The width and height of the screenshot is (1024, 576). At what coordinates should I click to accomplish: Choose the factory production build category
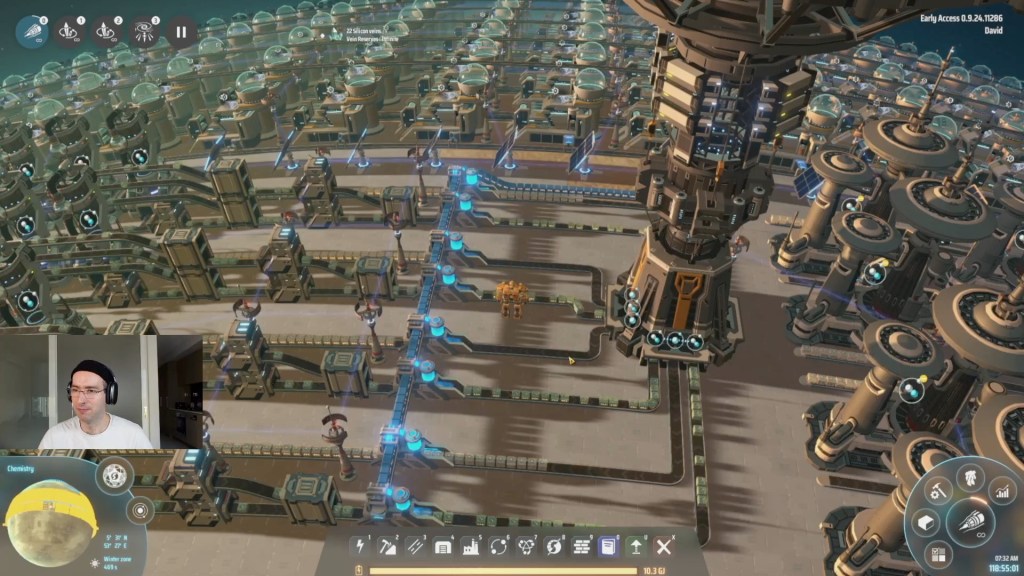[471, 547]
